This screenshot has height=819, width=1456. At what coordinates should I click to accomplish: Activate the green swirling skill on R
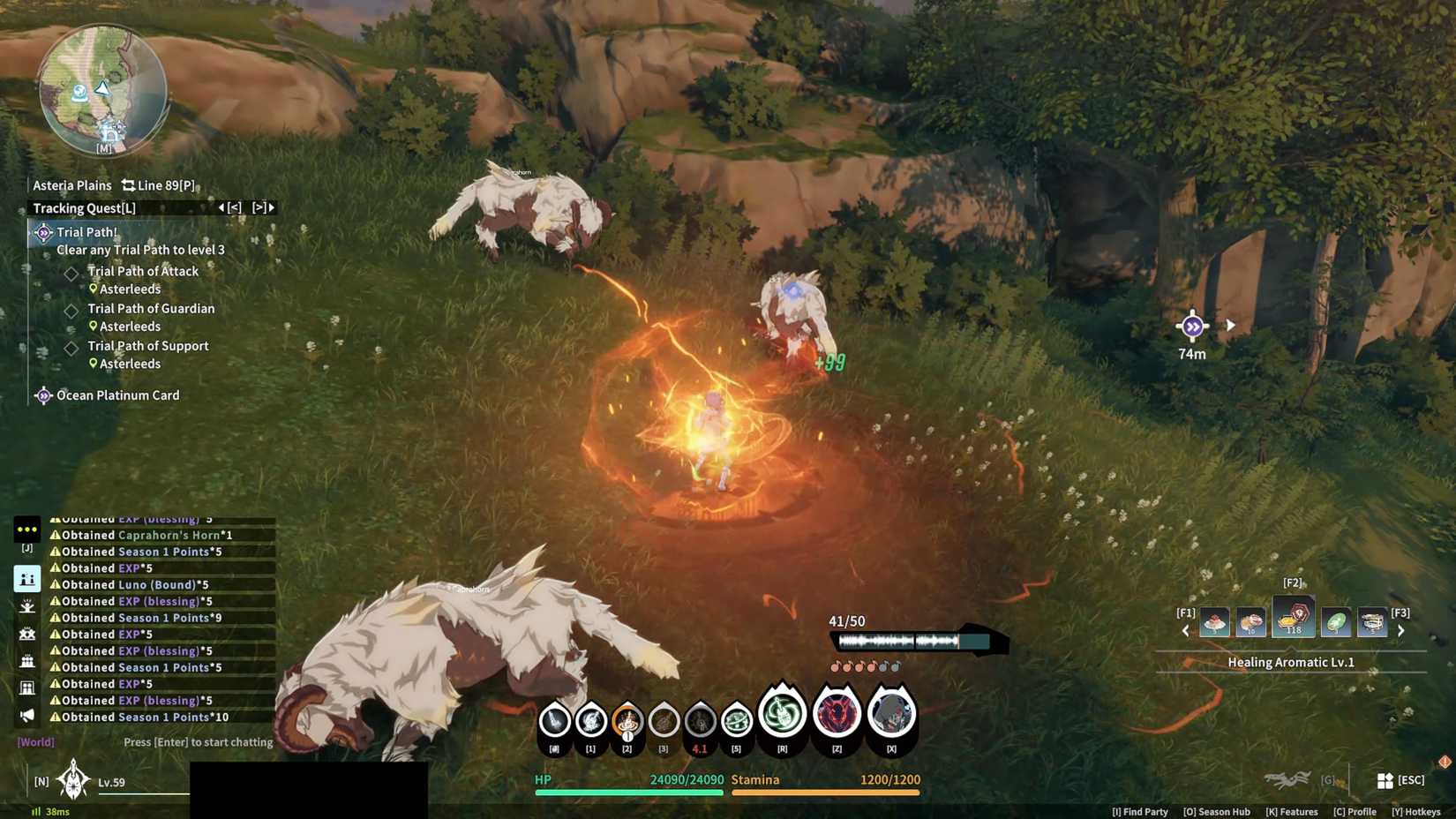click(x=782, y=713)
